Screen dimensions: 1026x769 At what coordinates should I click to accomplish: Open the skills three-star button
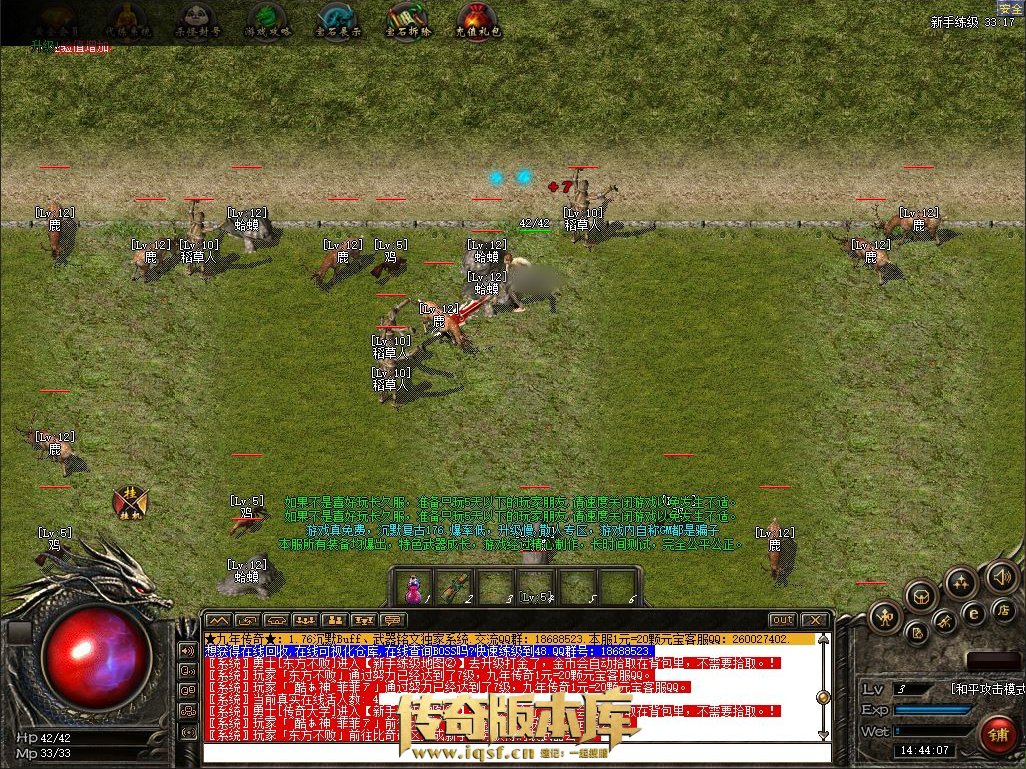(x=960, y=583)
